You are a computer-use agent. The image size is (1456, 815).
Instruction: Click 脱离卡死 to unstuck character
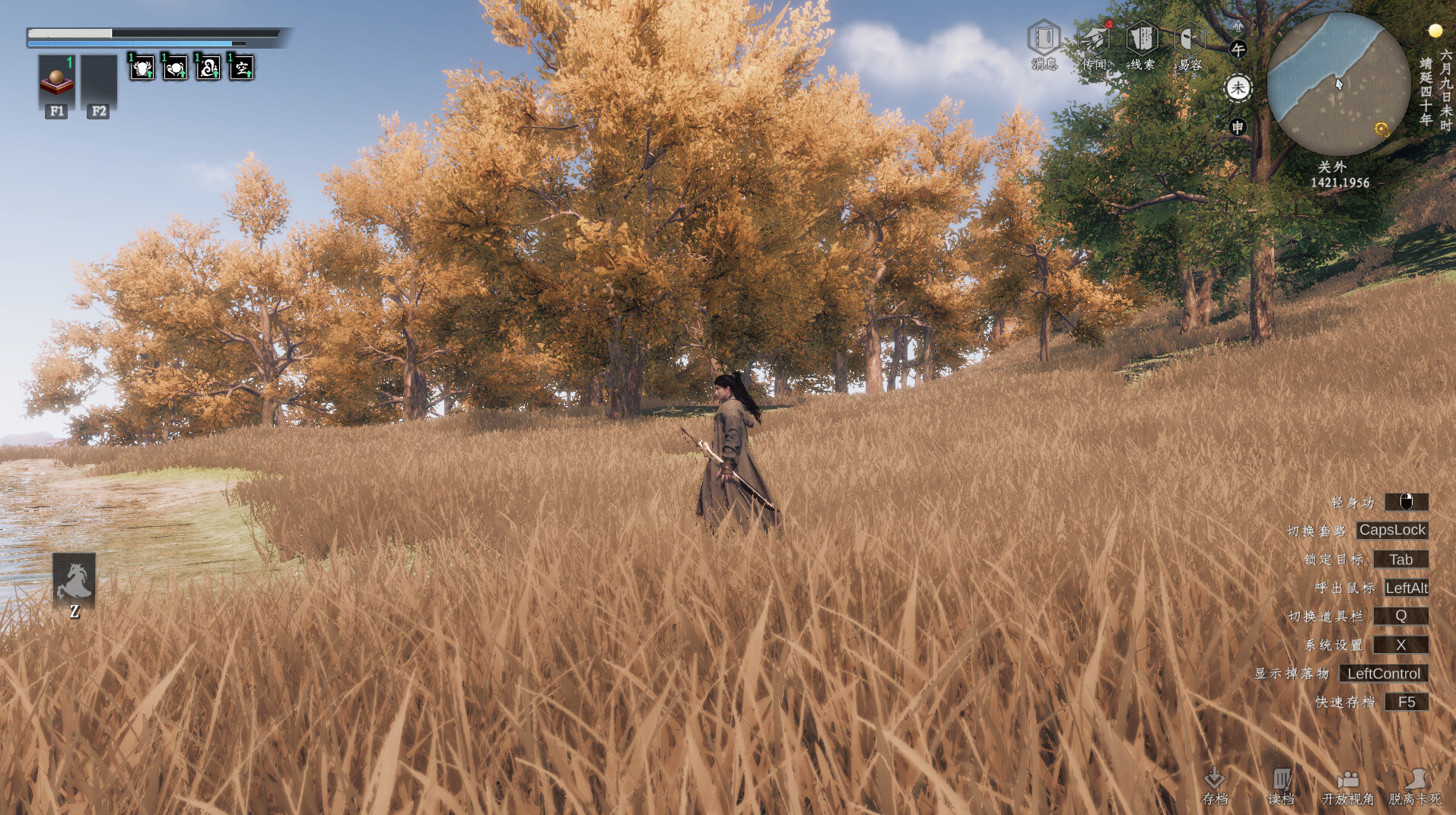(1416, 781)
